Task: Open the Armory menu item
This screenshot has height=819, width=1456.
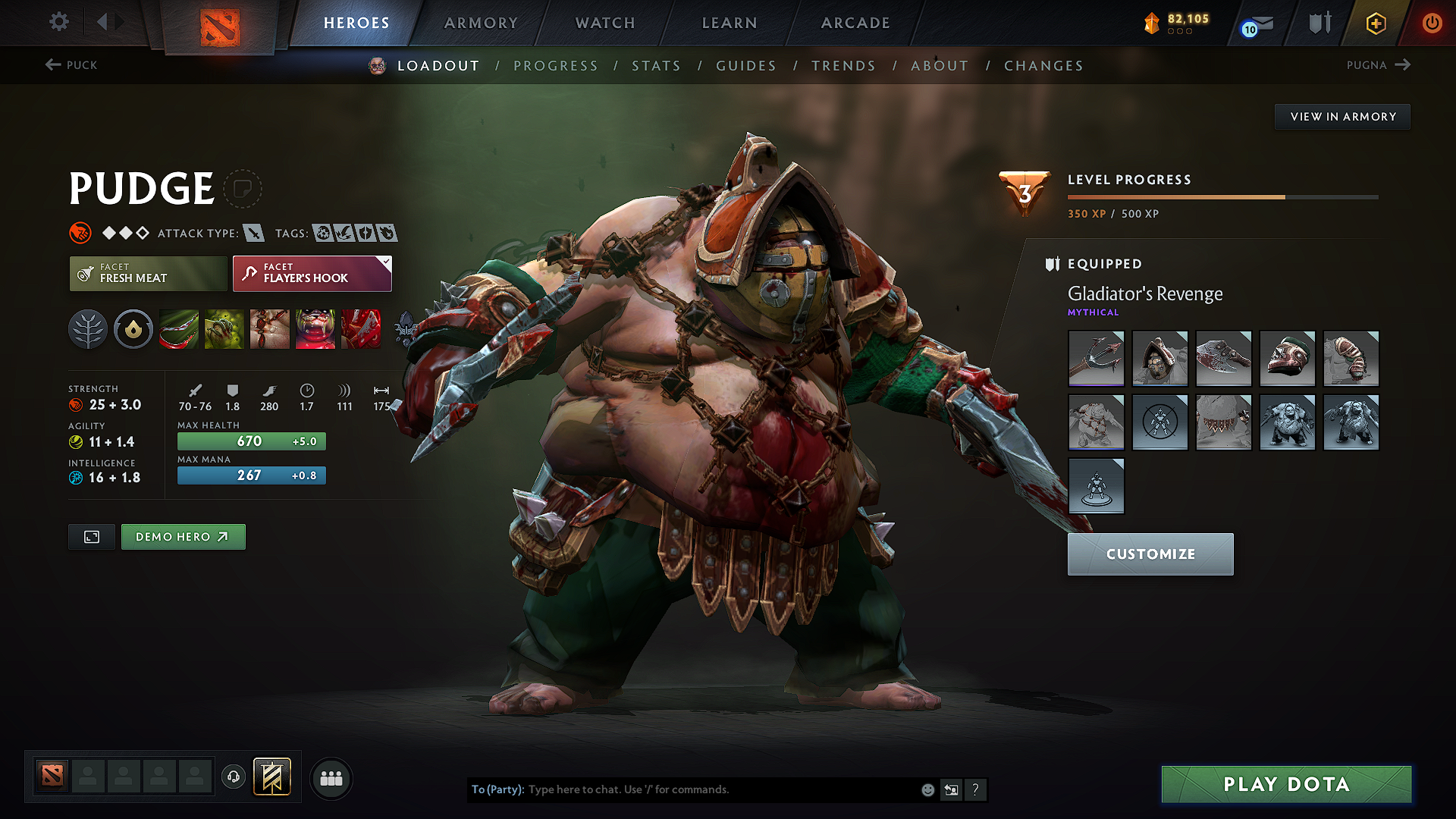Action: (x=481, y=23)
